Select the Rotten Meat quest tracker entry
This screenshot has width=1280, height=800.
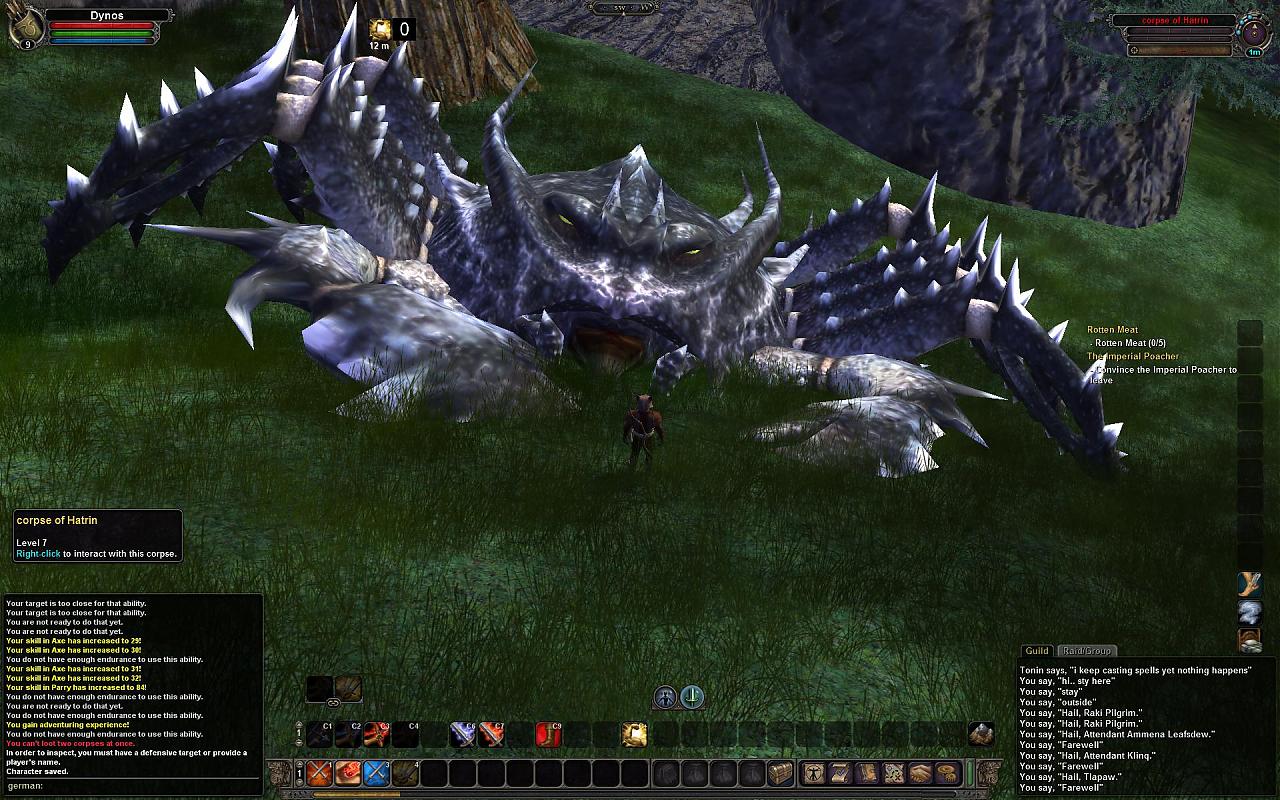1112,330
